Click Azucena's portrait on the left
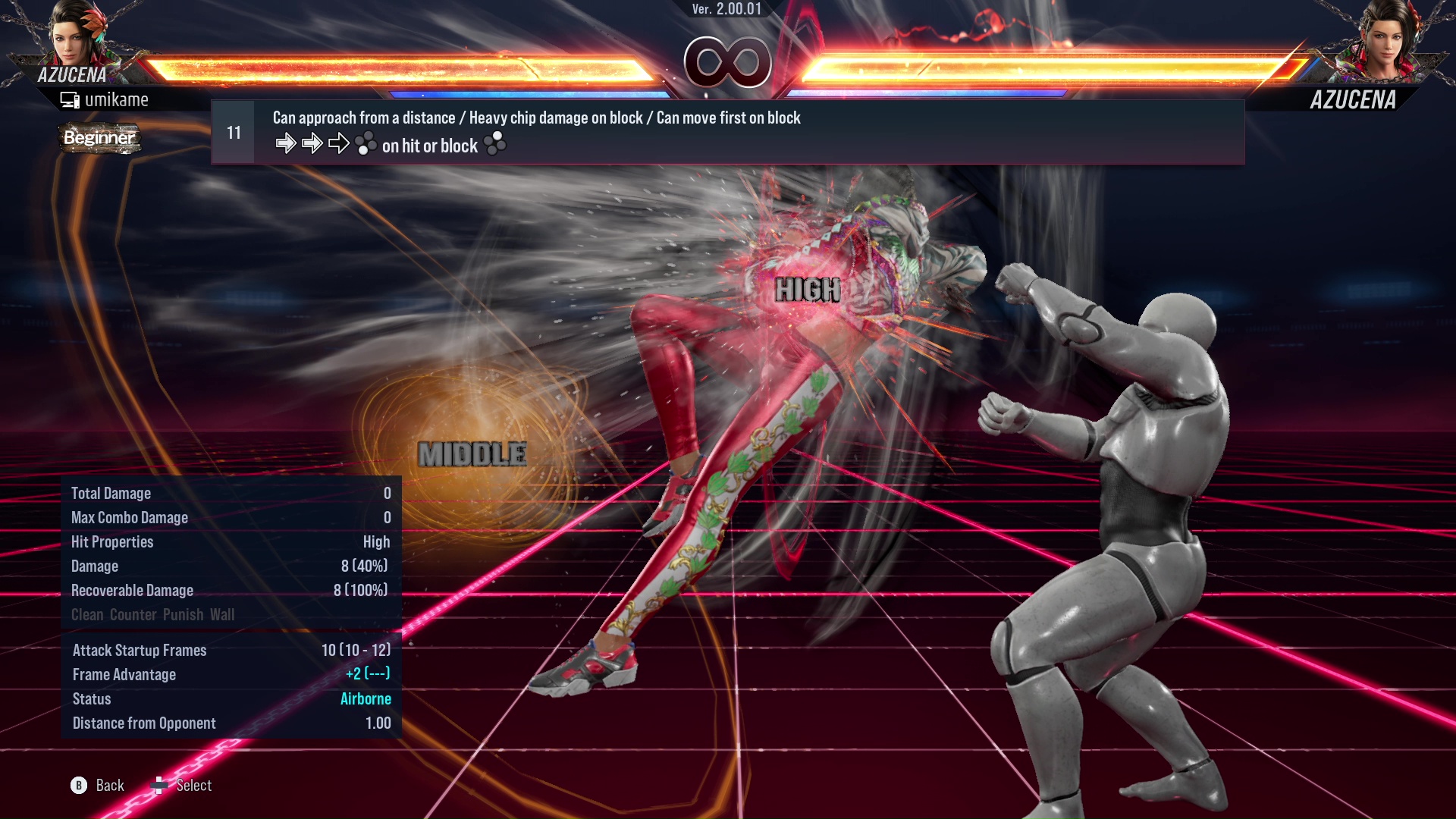The height and width of the screenshot is (819, 1456). click(x=72, y=38)
